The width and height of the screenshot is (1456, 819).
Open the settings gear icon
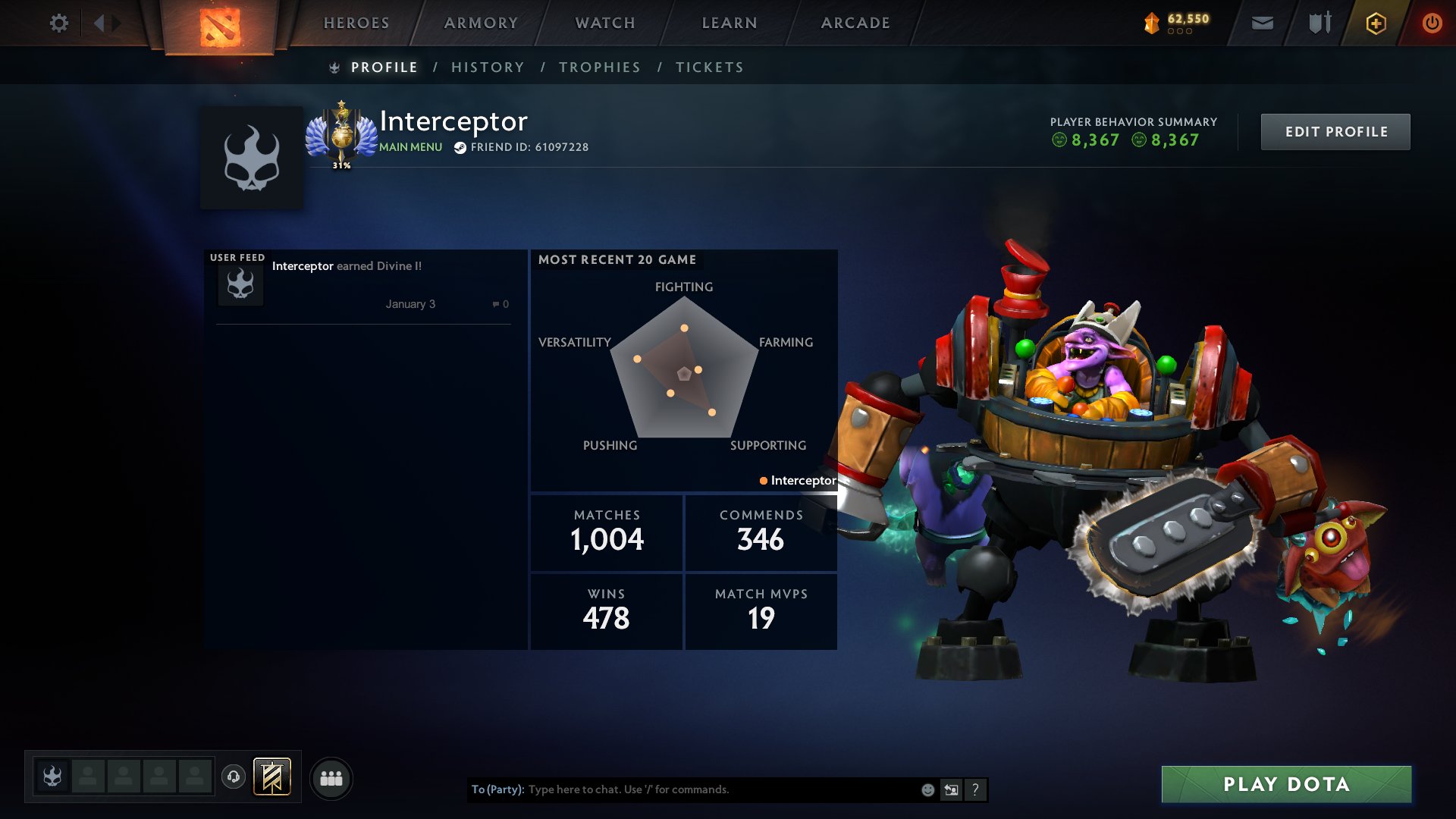(x=59, y=23)
